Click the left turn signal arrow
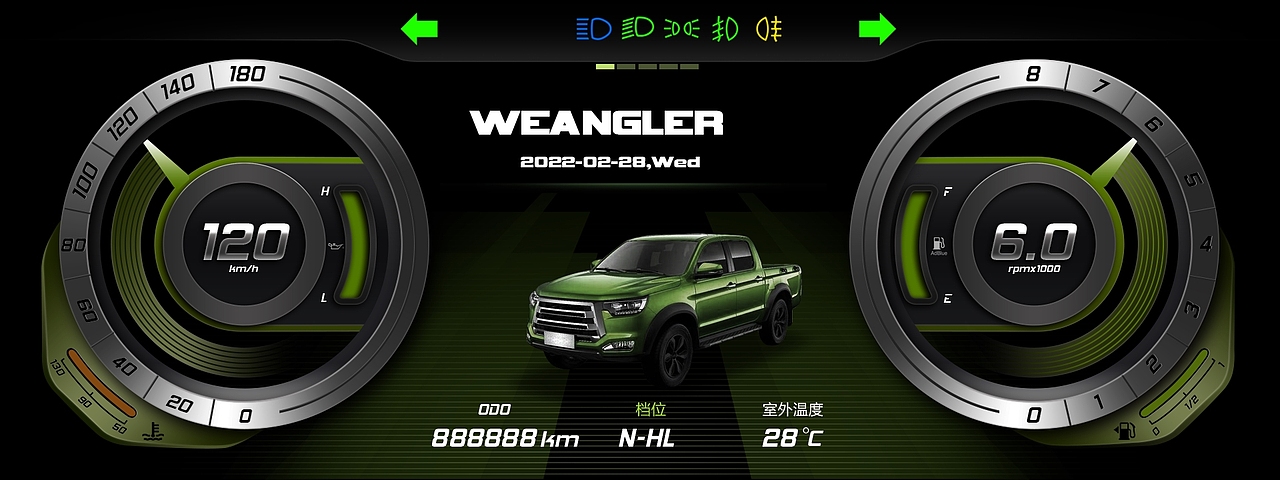This screenshot has height=480, width=1280. [x=420, y=29]
